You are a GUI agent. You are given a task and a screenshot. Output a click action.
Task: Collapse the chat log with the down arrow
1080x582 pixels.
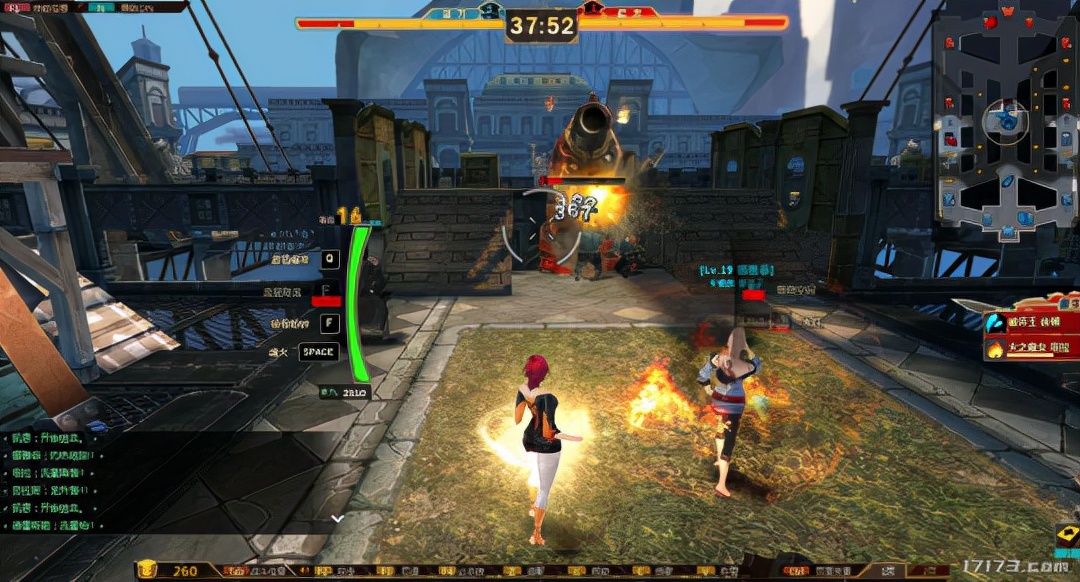pyautogui.click(x=337, y=518)
